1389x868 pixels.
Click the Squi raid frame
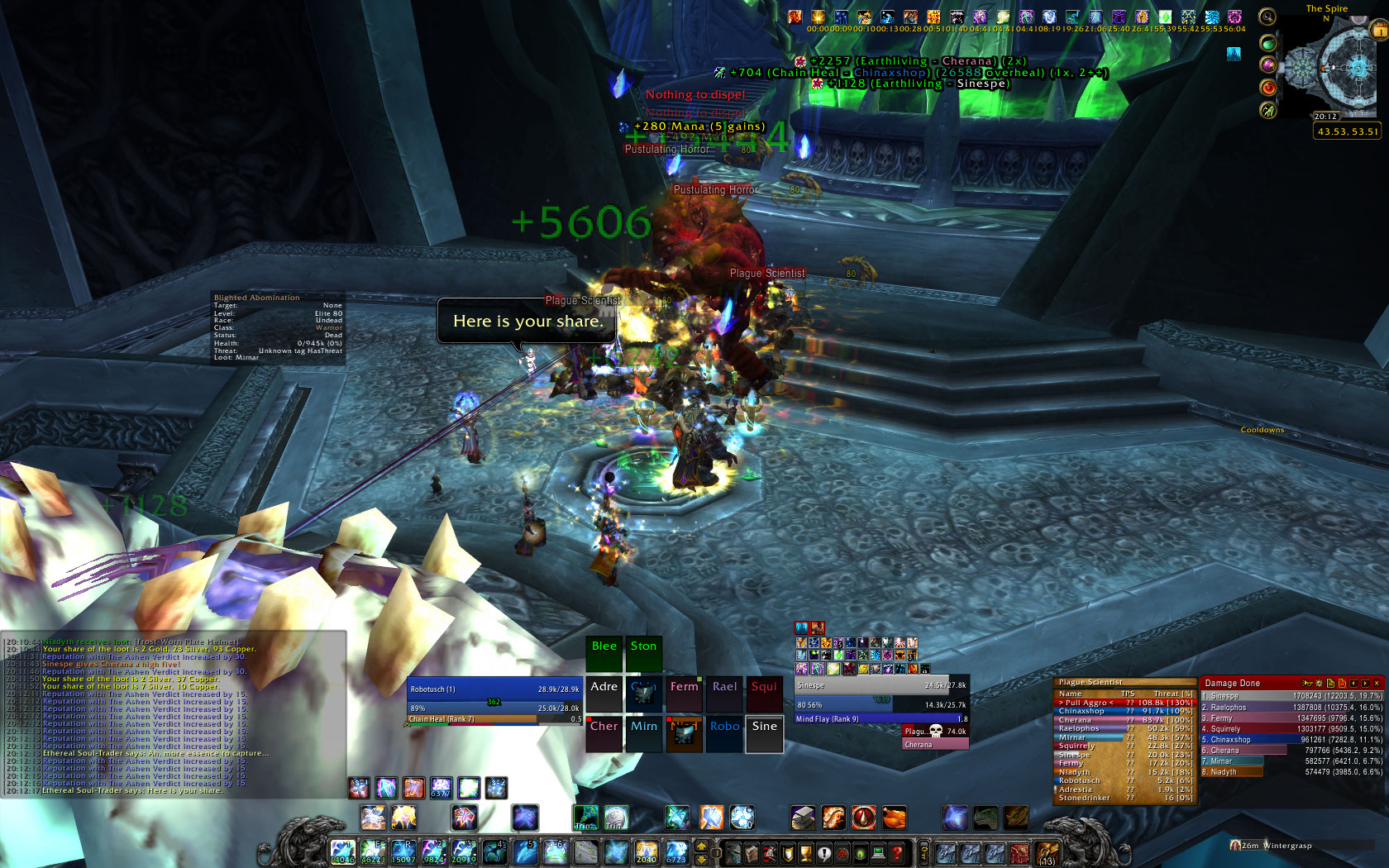pos(764,694)
